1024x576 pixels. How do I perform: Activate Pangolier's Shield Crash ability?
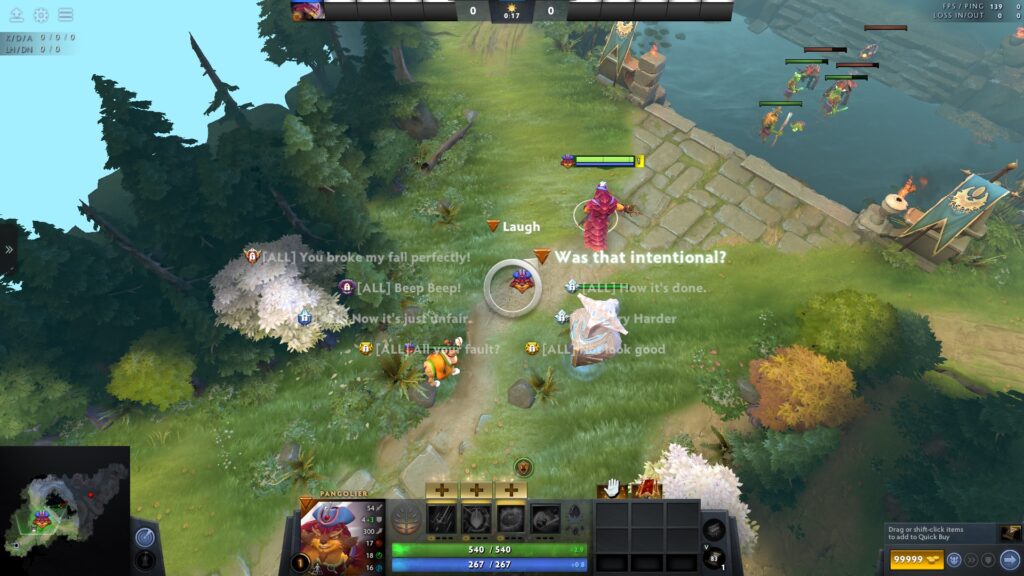coord(476,518)
